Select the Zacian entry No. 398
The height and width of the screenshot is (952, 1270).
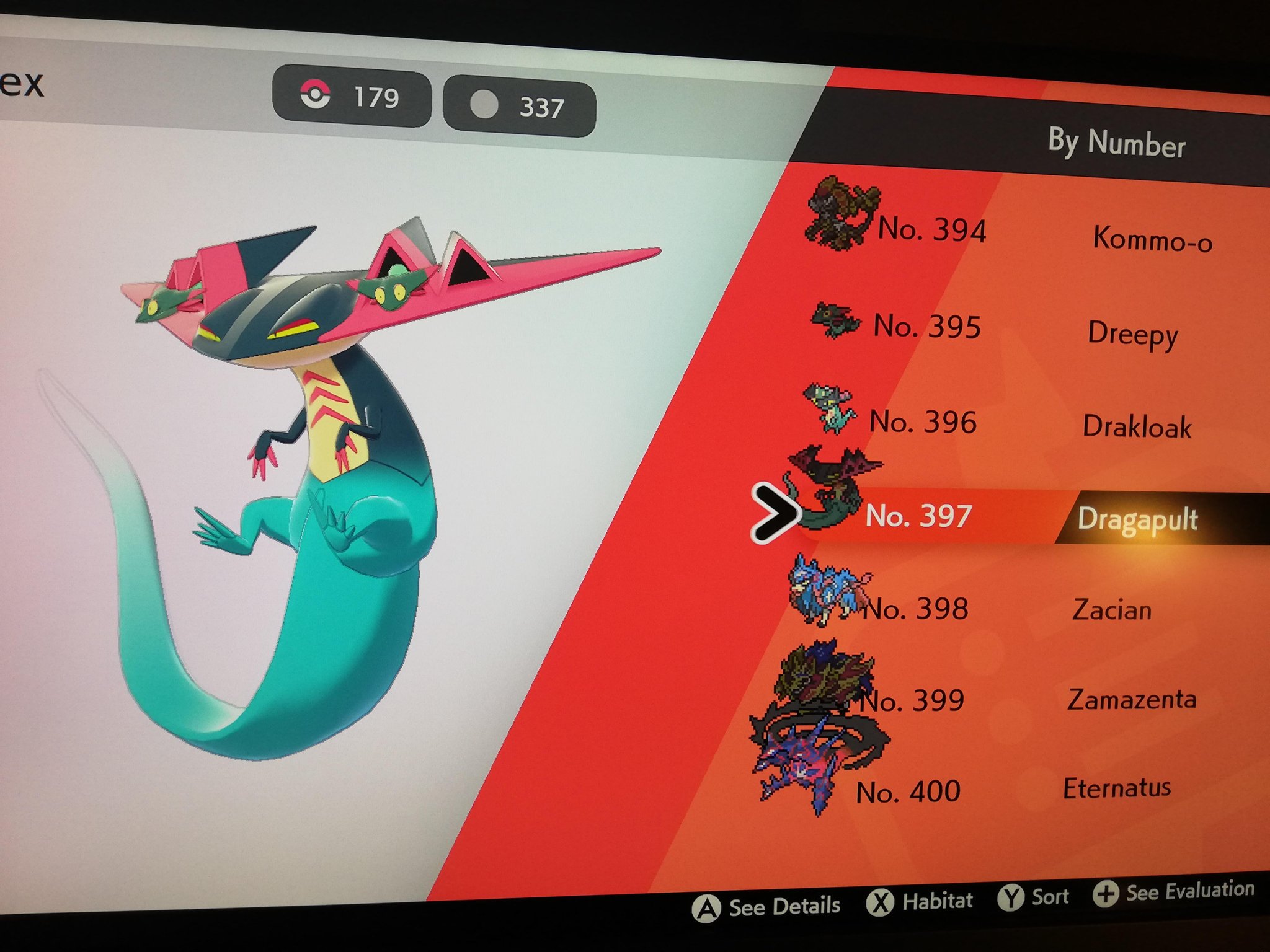(1112, 610)
